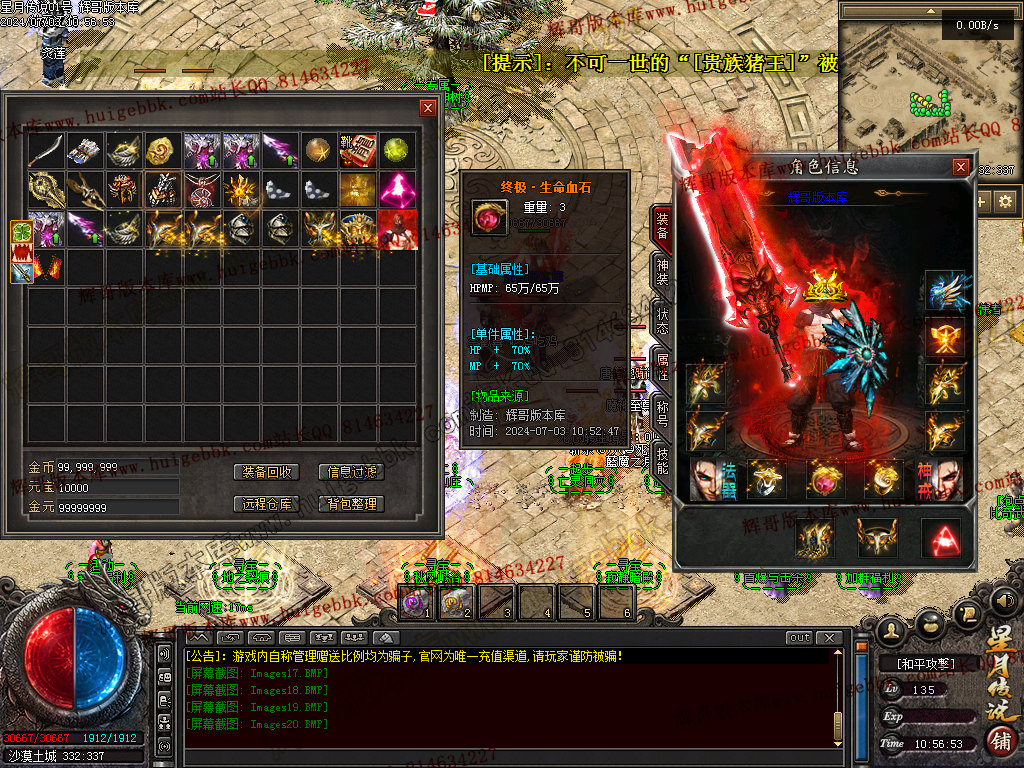Select the pink triangle gem in the bag
Screen dimensions: 1024x768
(x=398, y=189)
